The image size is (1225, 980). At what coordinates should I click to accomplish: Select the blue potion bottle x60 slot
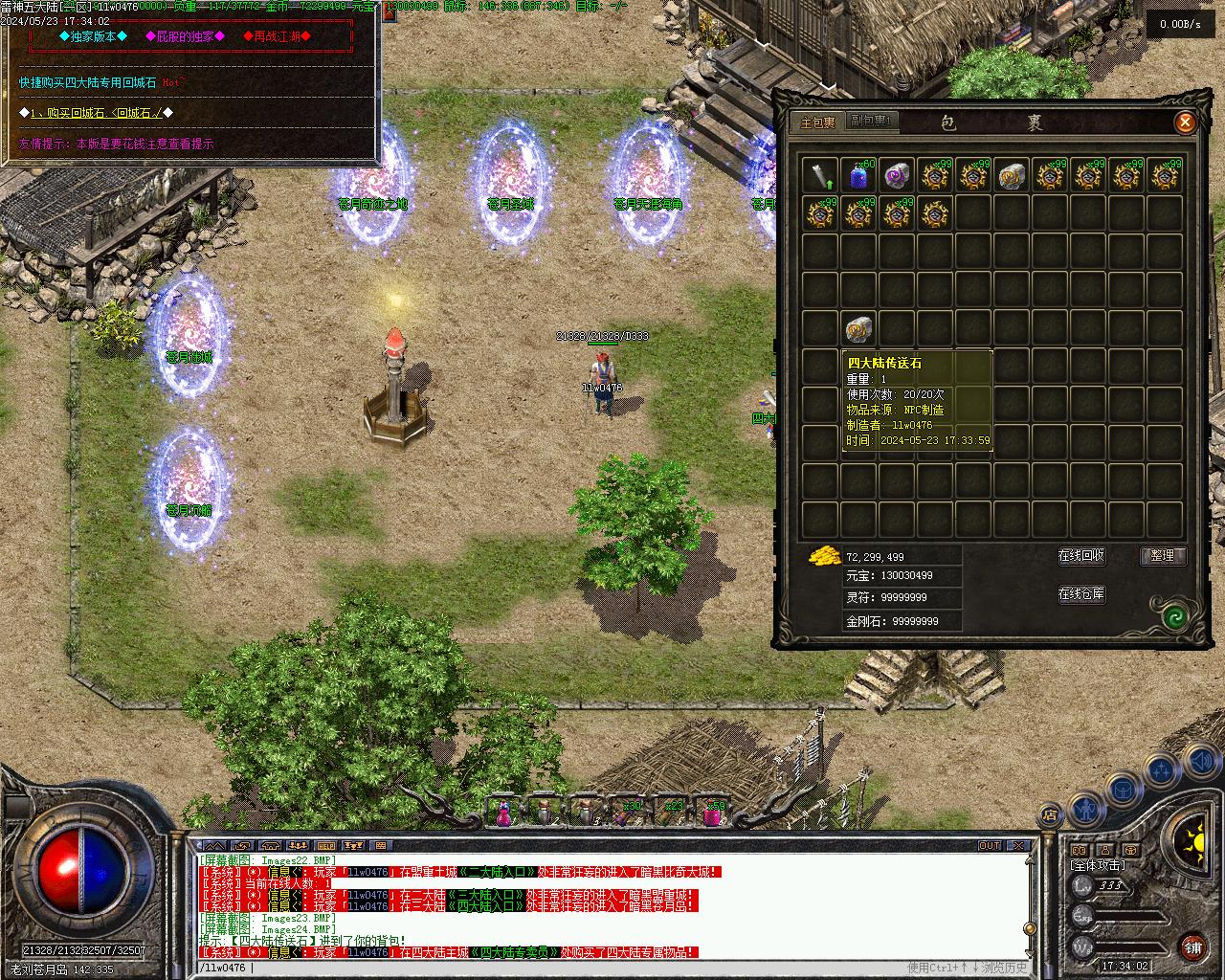point(858,175)
